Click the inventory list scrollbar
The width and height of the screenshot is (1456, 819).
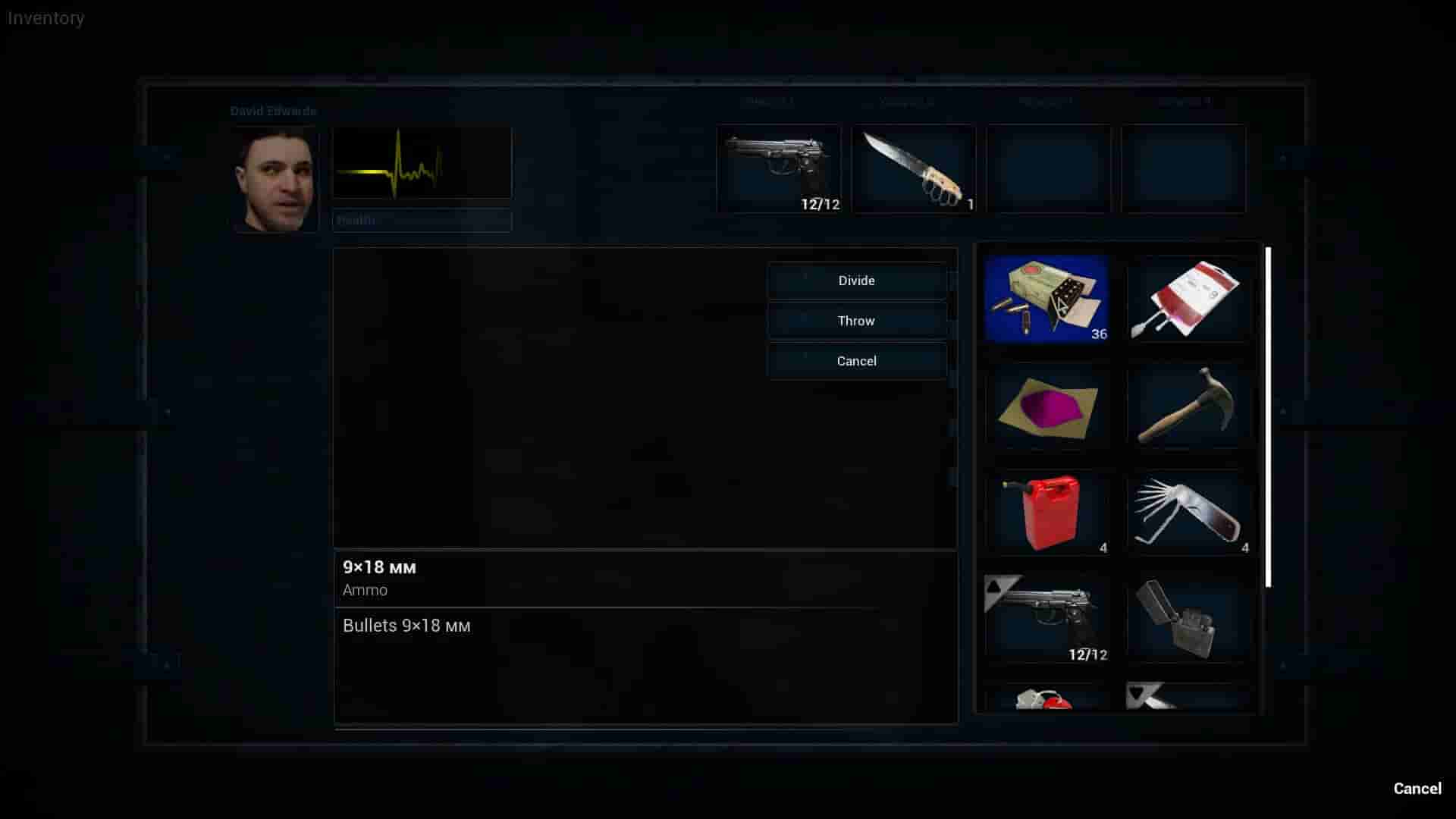1268,417
